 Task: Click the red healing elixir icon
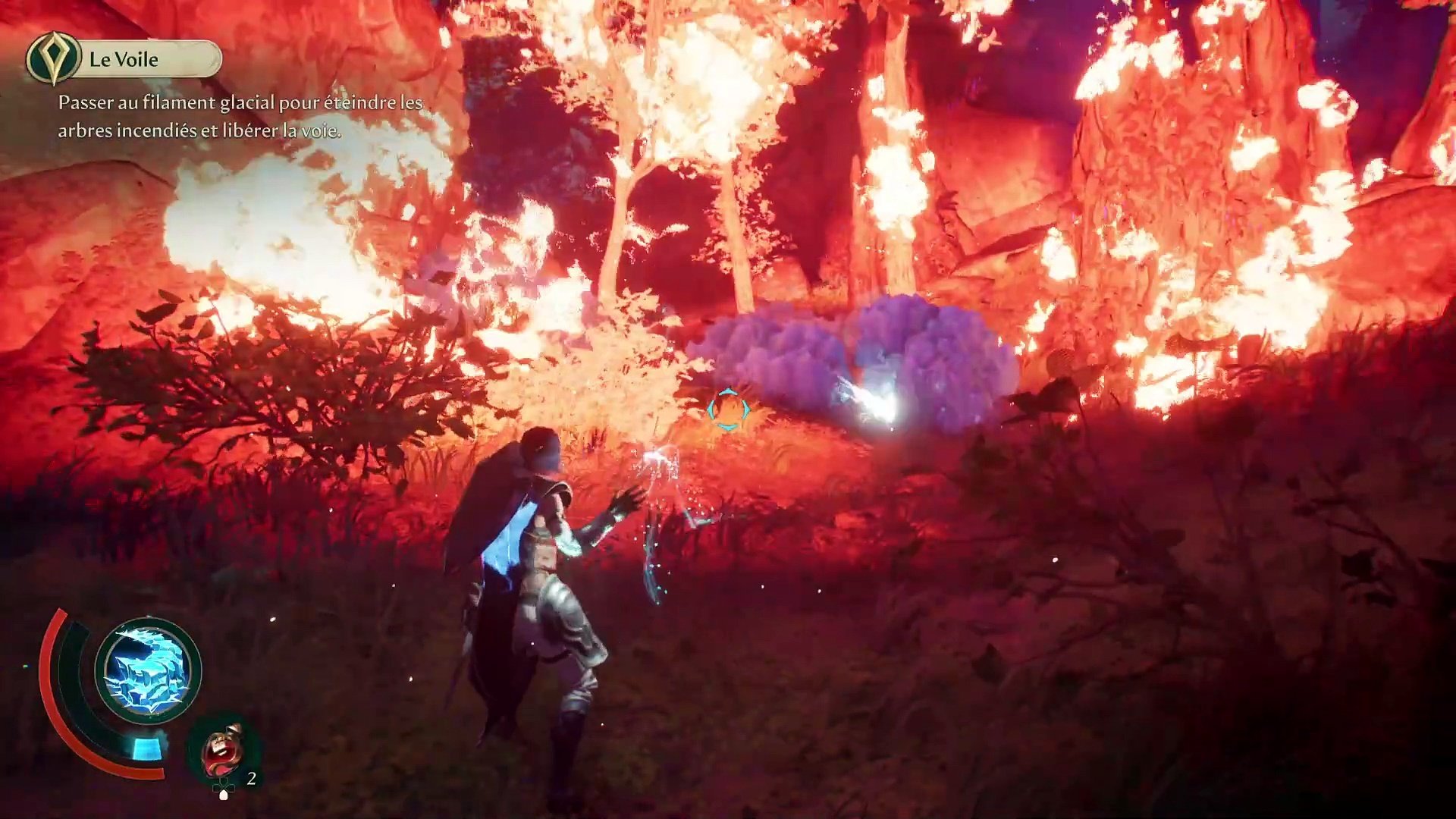[222, 752]
